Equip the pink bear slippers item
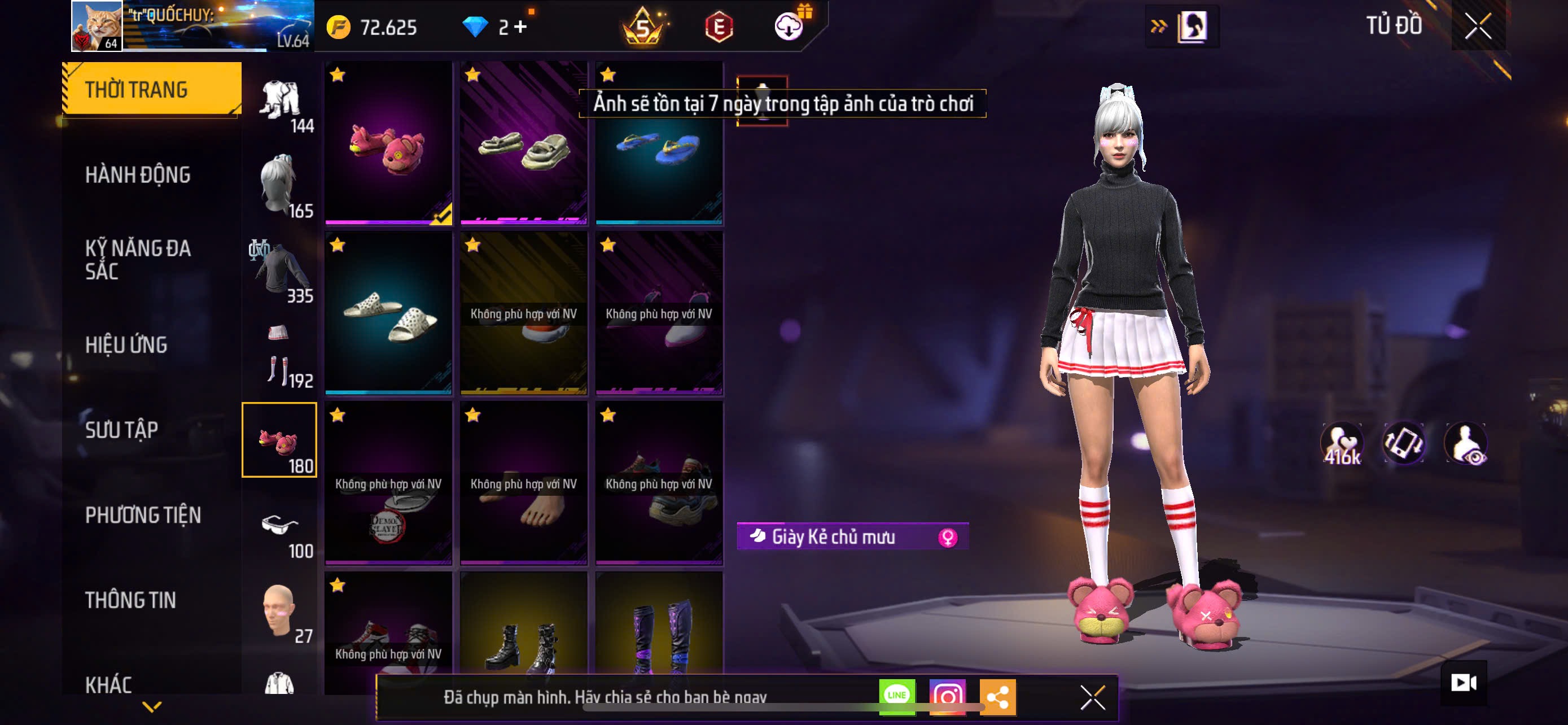Screen dimensions: 1568x725 click(x=388, y=143)
